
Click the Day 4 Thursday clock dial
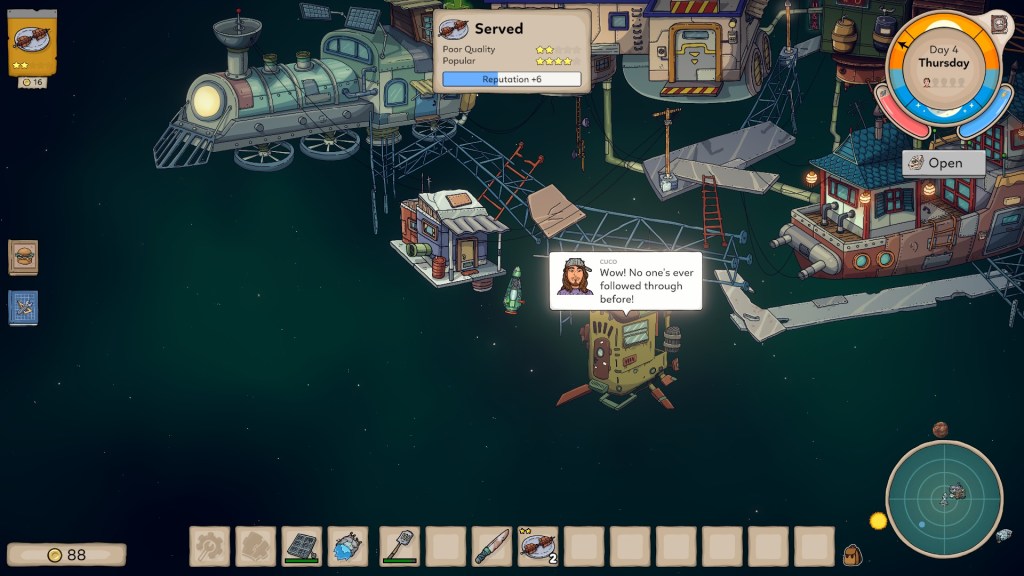click(x=943, y=68)
